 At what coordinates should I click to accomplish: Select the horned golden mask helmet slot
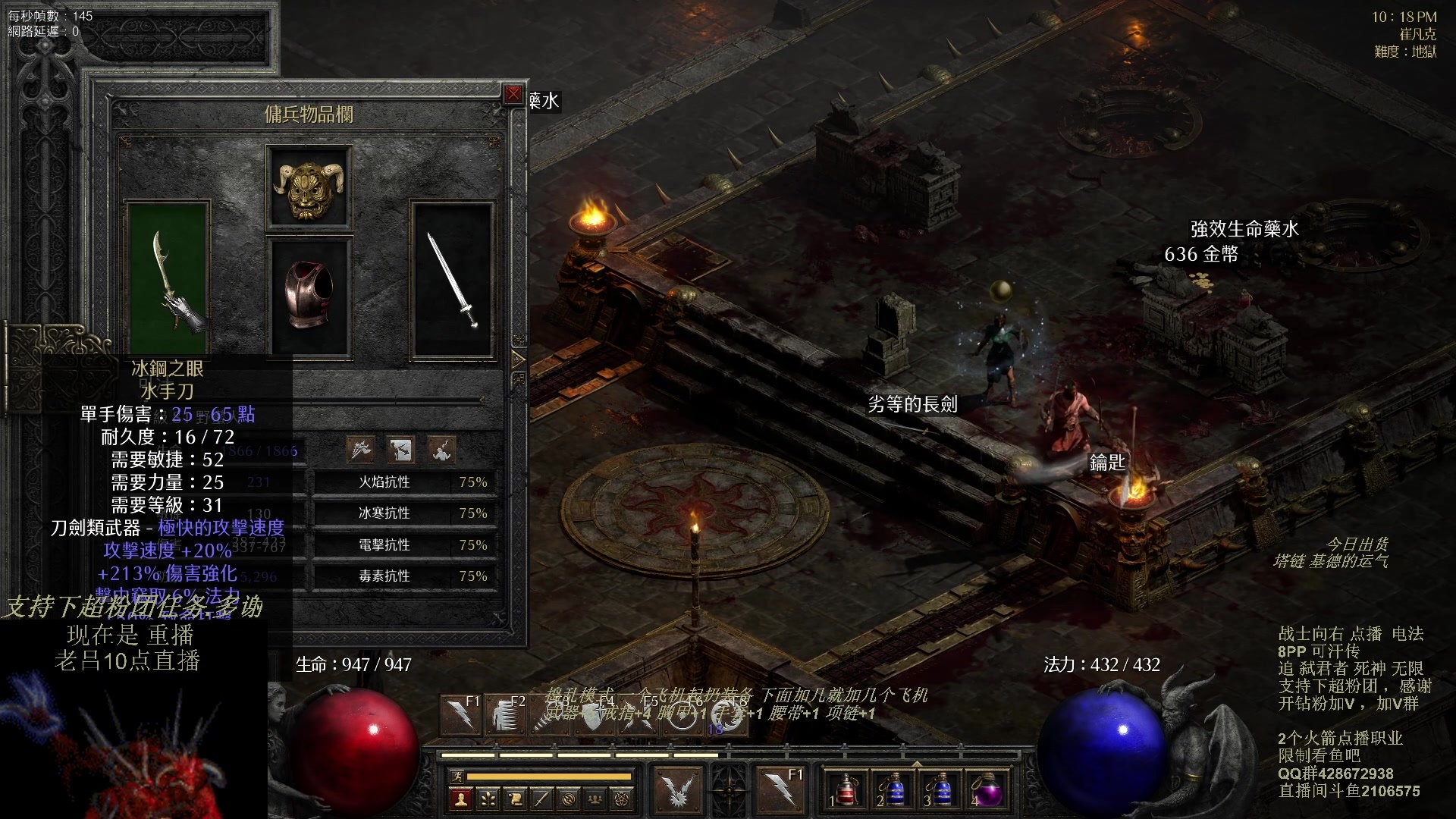point(309,188)
